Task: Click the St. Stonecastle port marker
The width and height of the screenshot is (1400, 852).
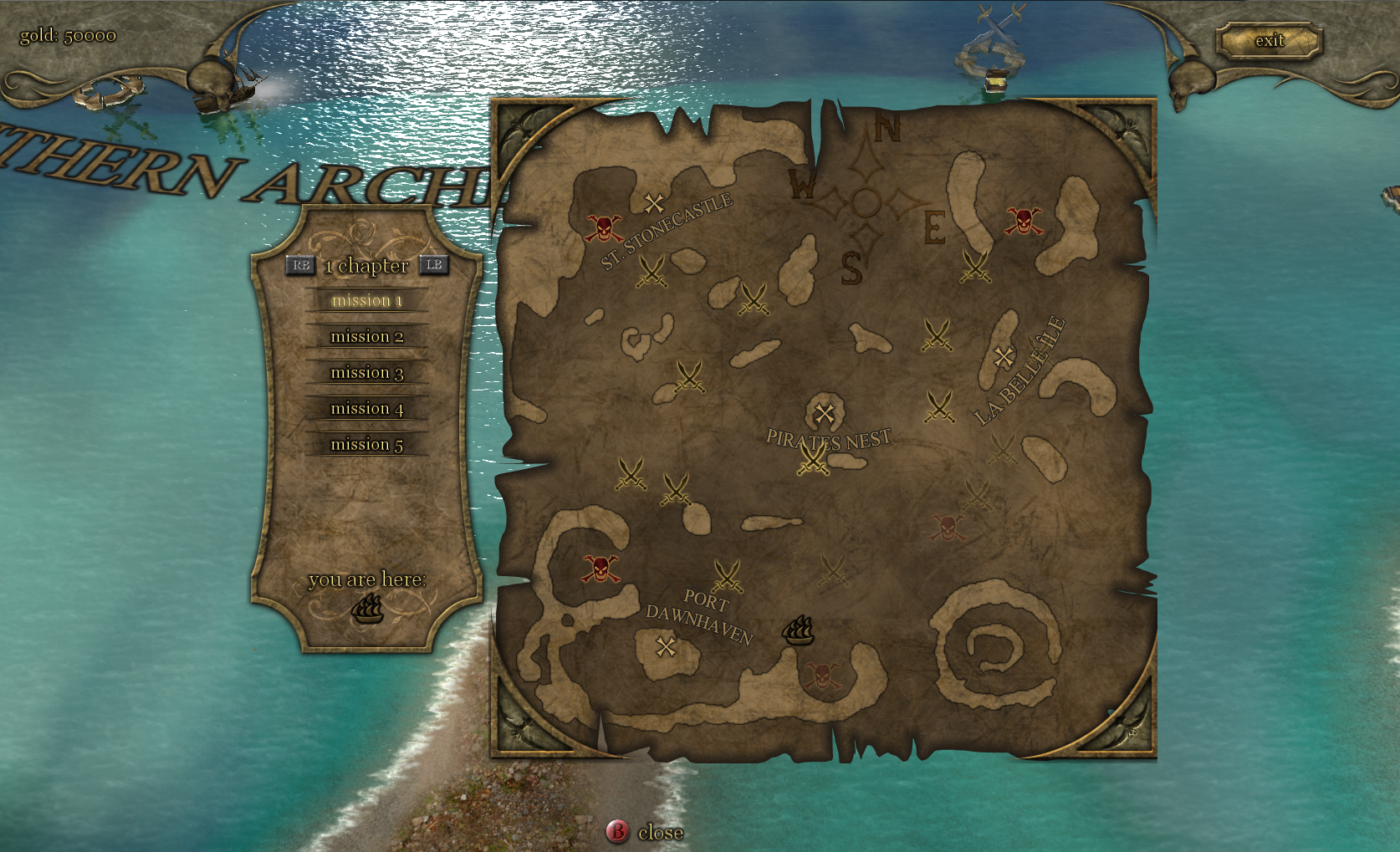Action: (654, 202)
